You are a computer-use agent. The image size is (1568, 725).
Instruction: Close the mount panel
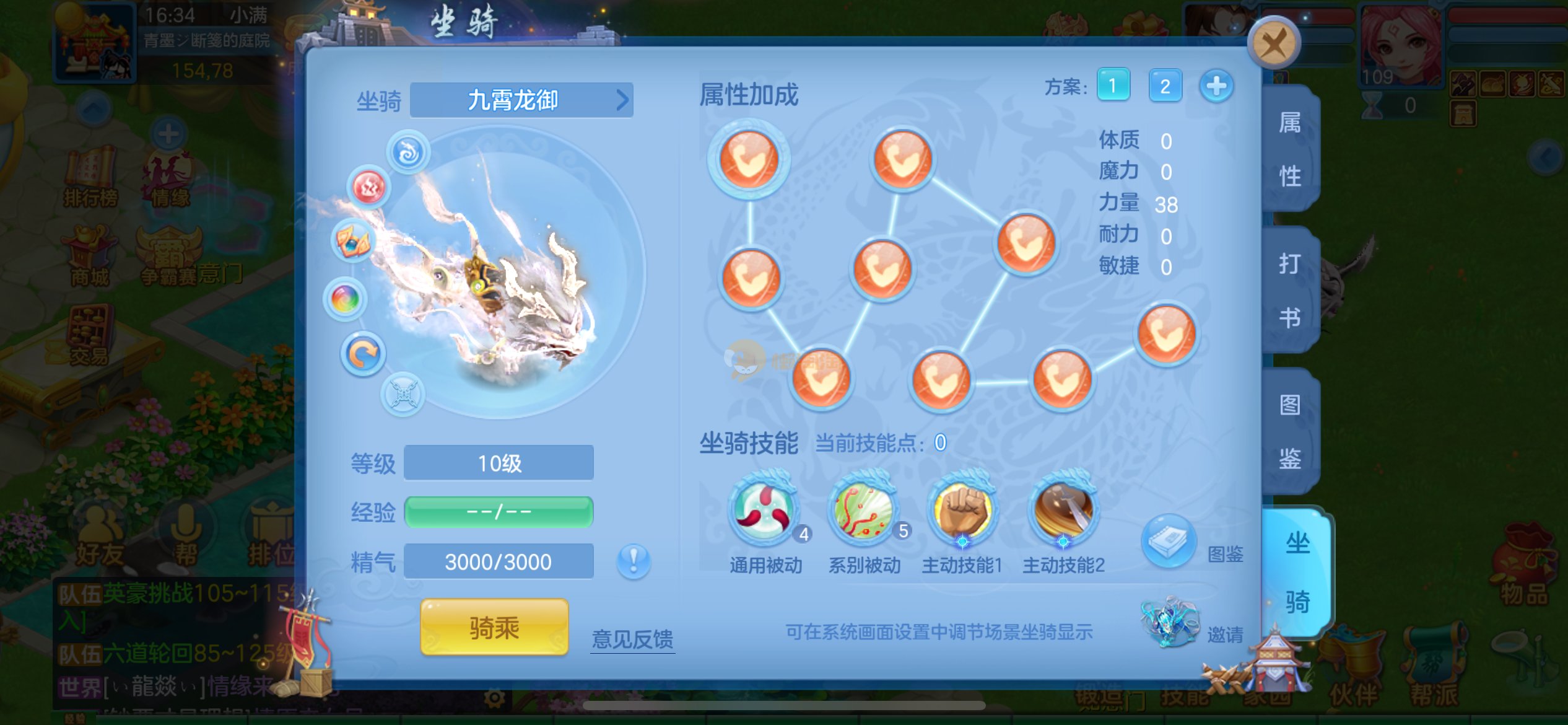tap(1273, 43)
